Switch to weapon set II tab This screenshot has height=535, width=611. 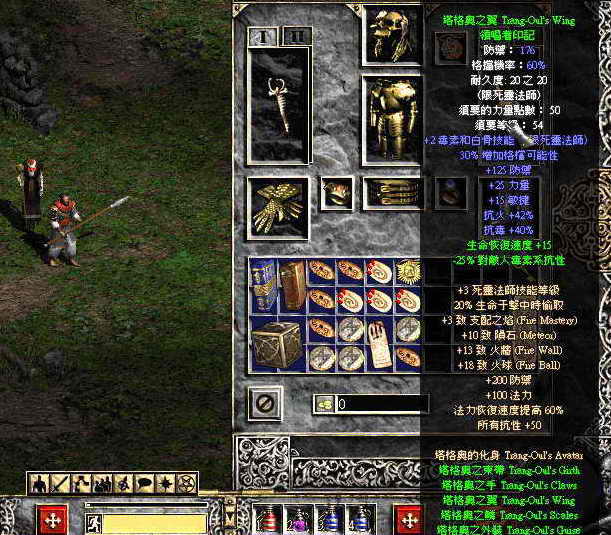click(x=294, y=37)
